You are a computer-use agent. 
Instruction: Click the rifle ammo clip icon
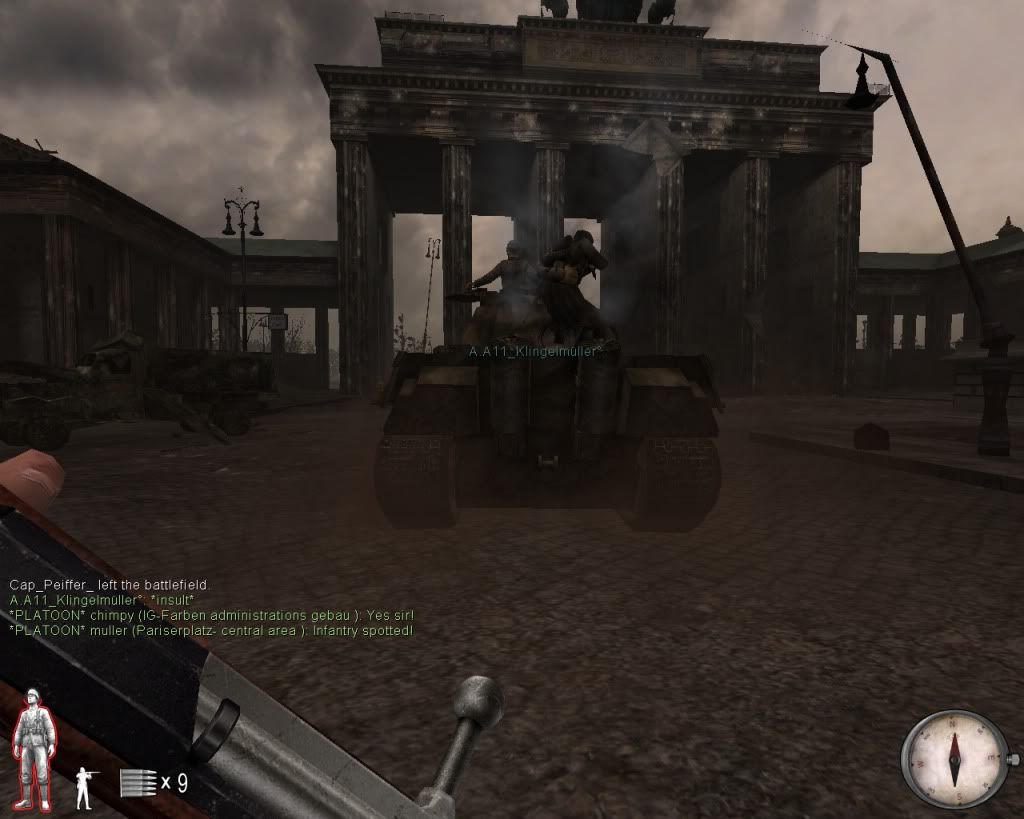click(x=137, y=782)
